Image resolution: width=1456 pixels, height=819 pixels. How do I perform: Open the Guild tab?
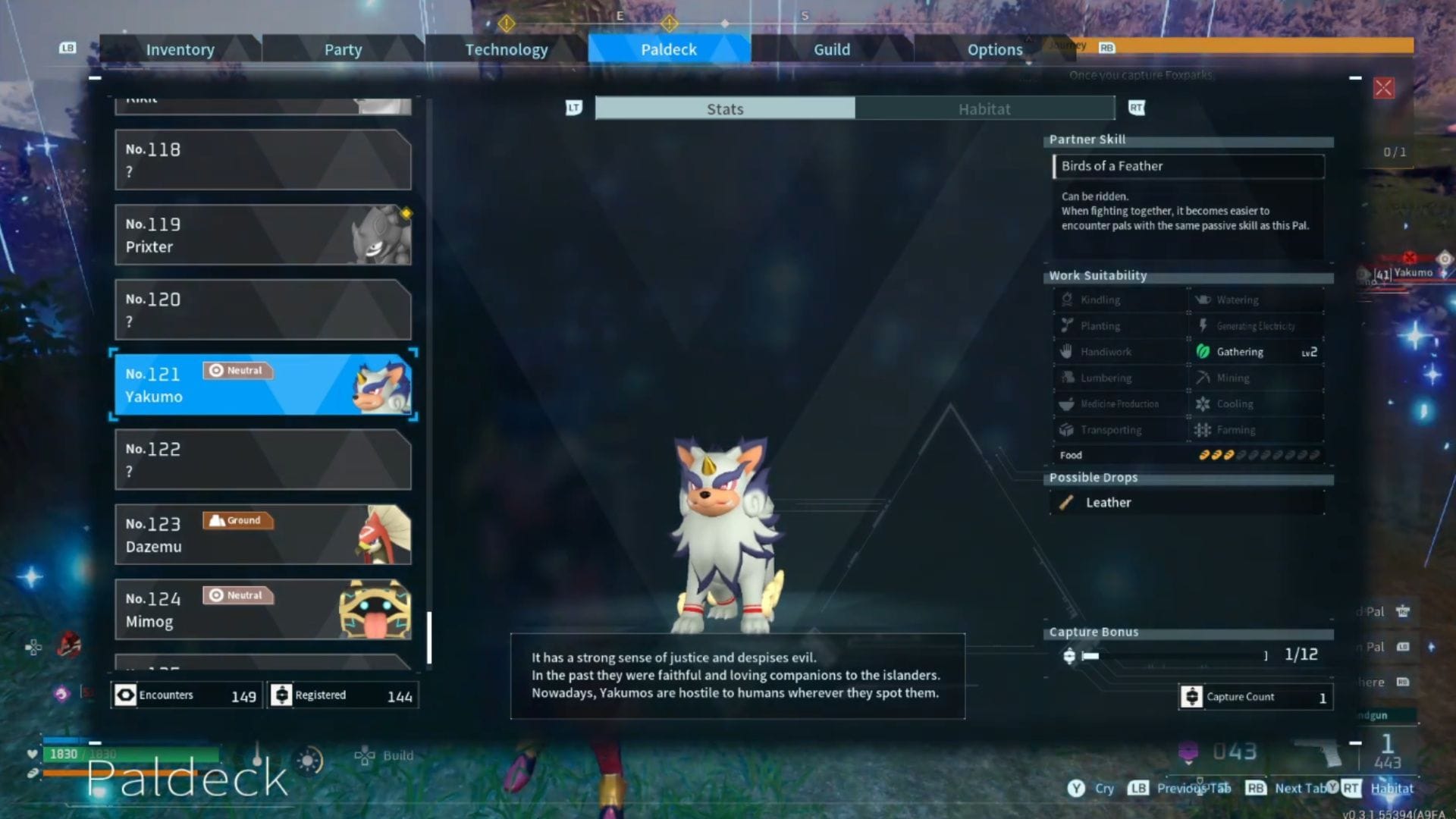[x=831, y=49]
